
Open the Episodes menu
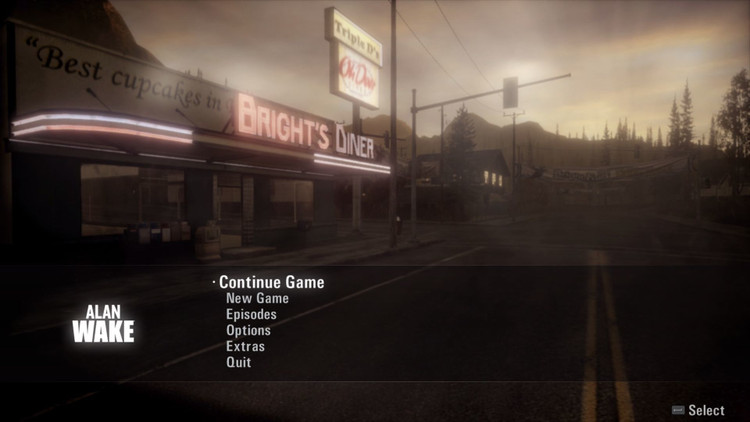click(x=251, y=314)
